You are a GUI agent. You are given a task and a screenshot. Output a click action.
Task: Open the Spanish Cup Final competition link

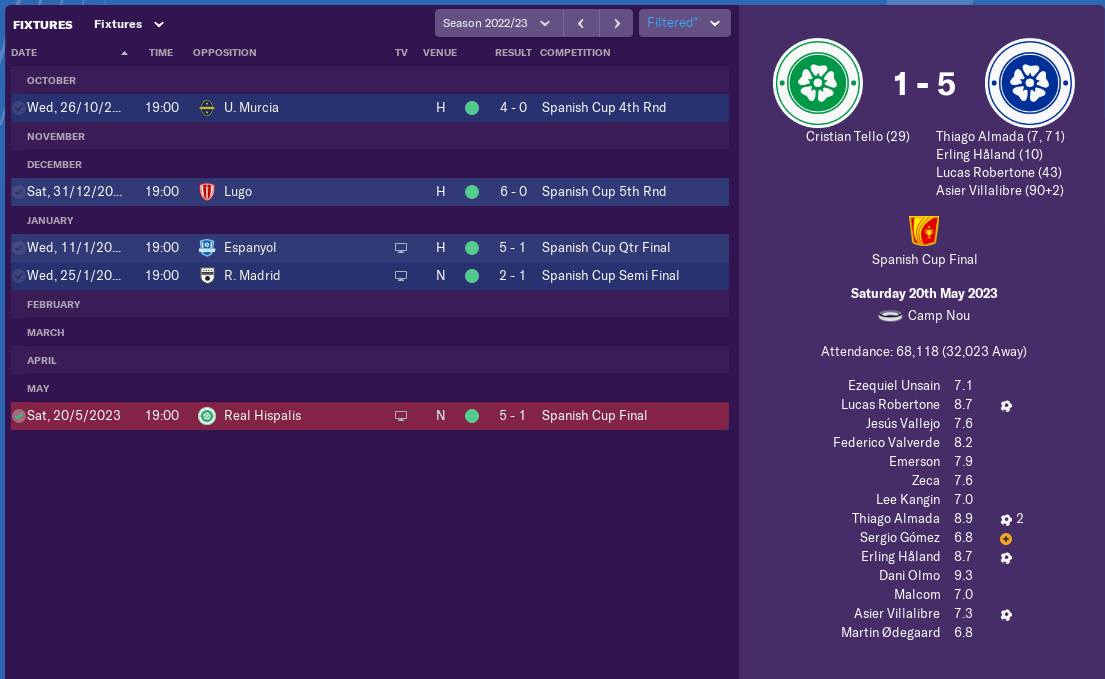tap(924, 260)
